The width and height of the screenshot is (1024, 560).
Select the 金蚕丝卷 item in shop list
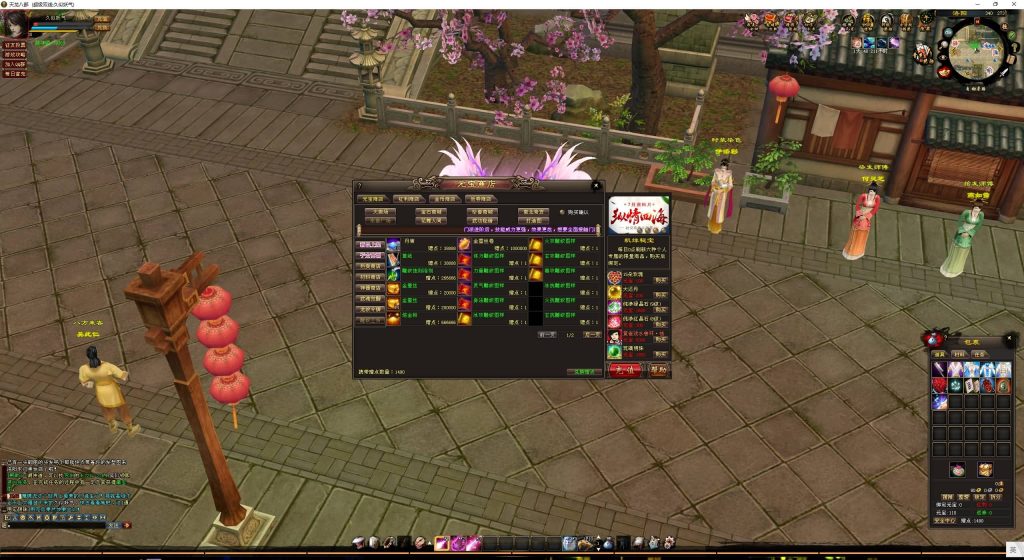[466, 245]
